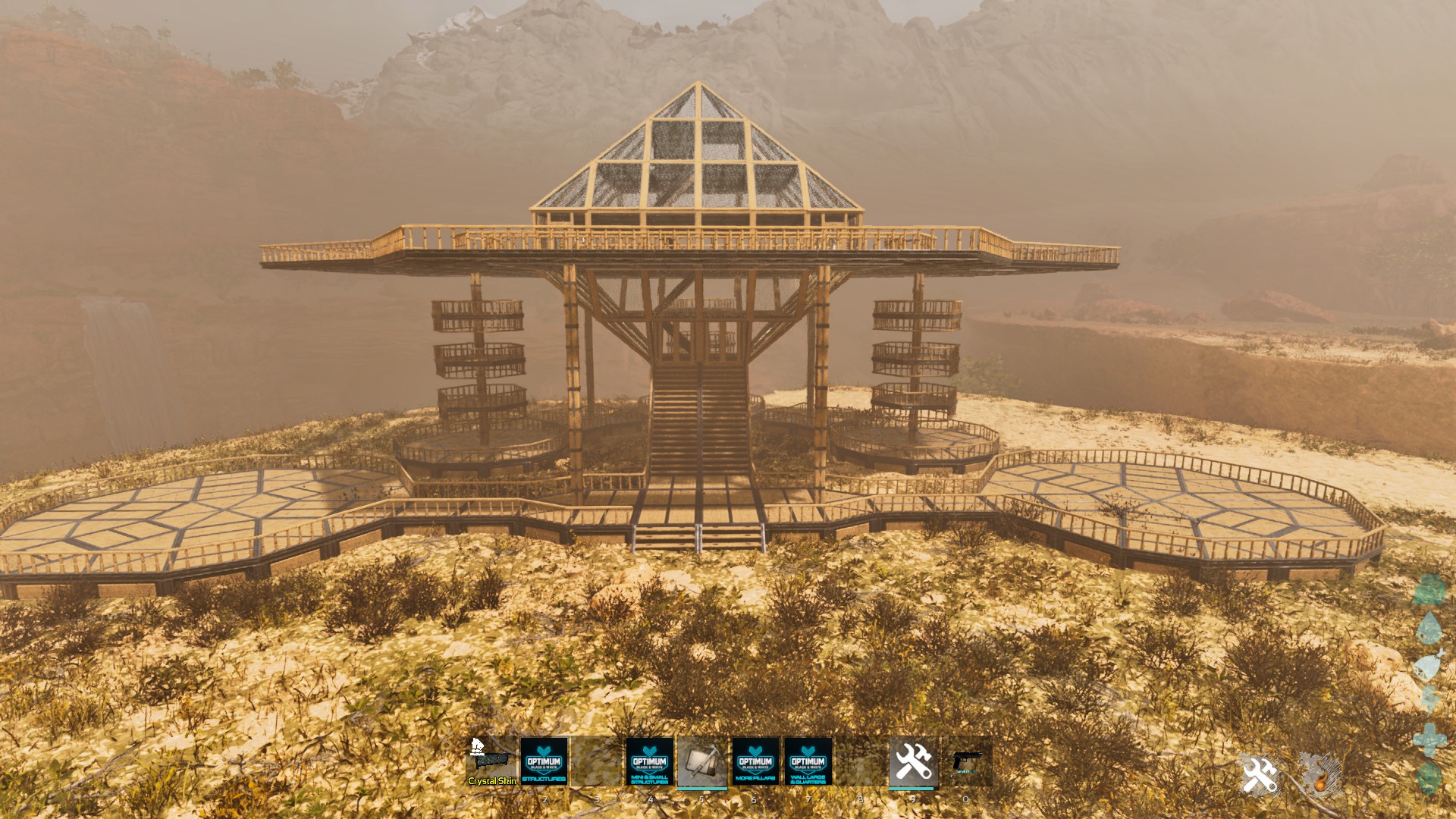Click the wrench and hammer status icon
The image size is (1456, 819).
click(x=1260, y=775)
